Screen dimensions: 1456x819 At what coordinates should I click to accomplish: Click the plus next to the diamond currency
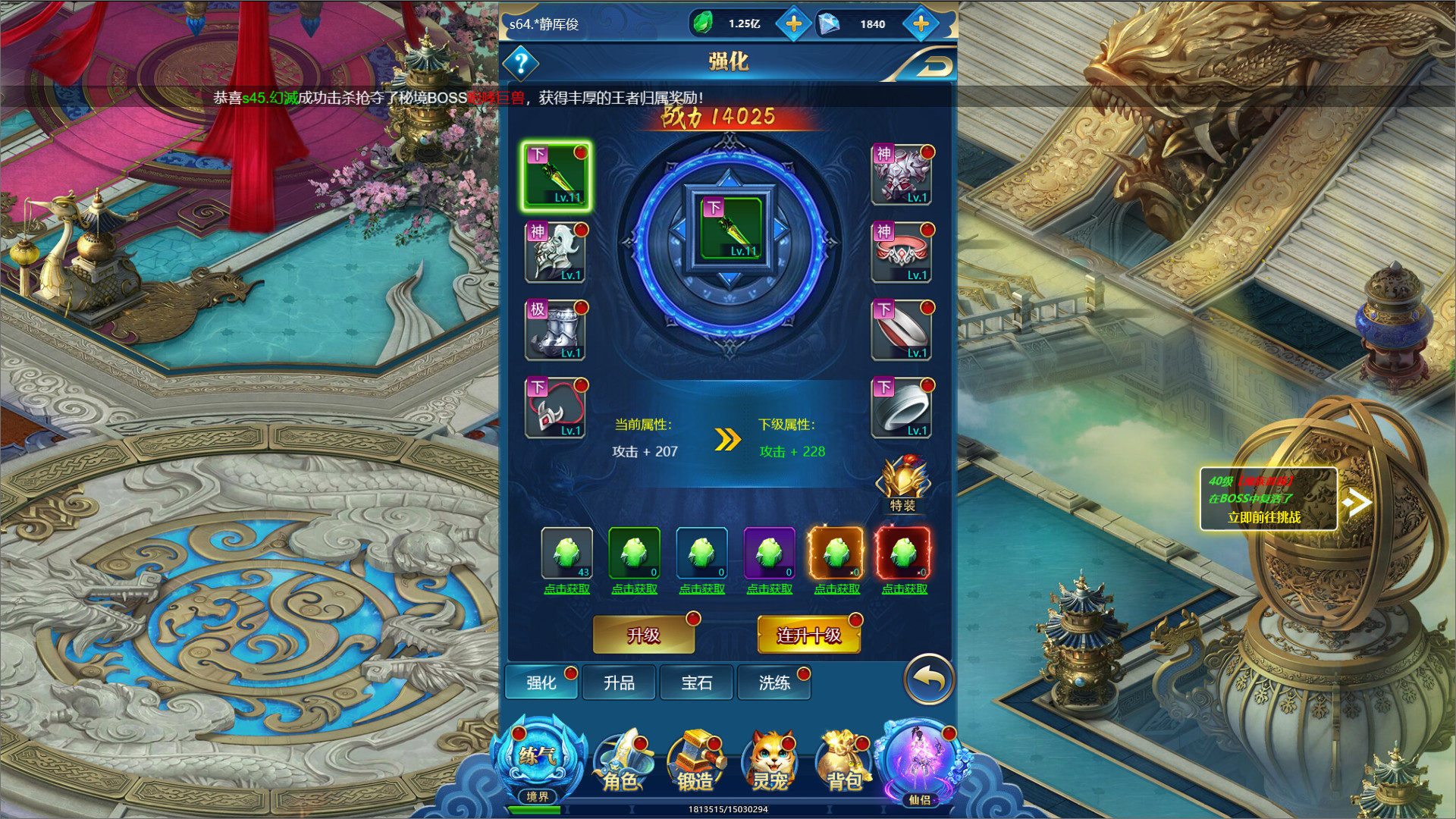920,24
